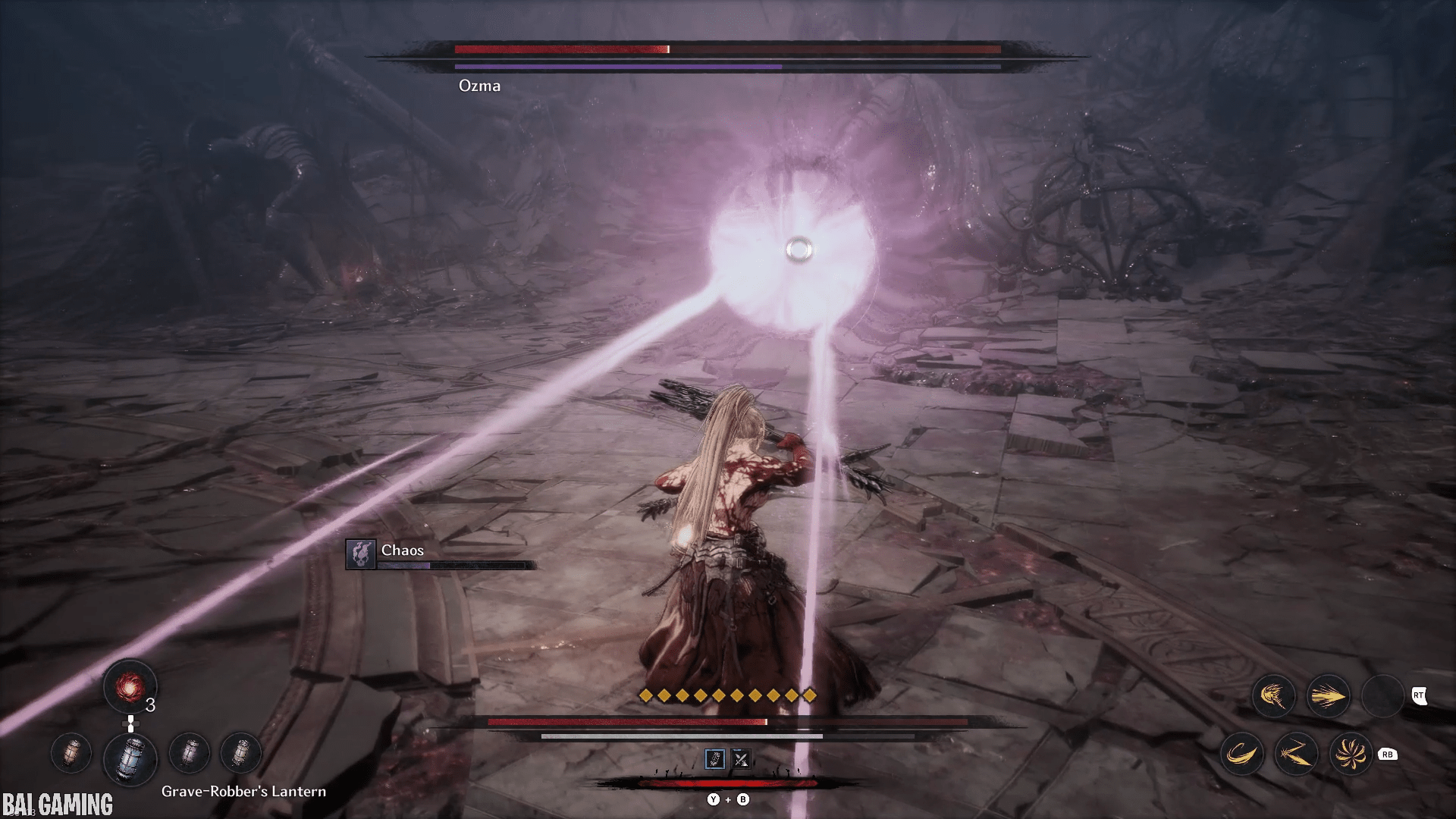The height and width of the screenshot is (819, 1456).
Task: Select the glowing blue Grave-Robber's Lantern
Action: pyautogui.click(x=130, y=758)
